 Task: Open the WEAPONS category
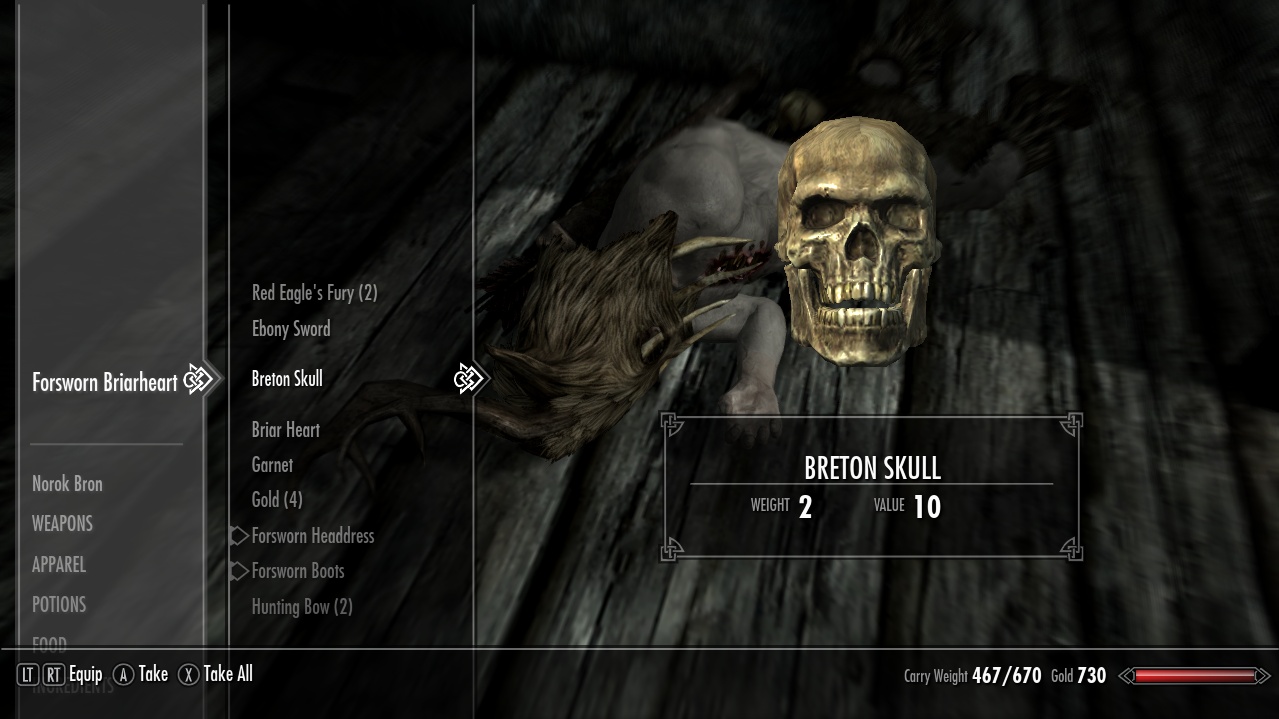[62, 524]
